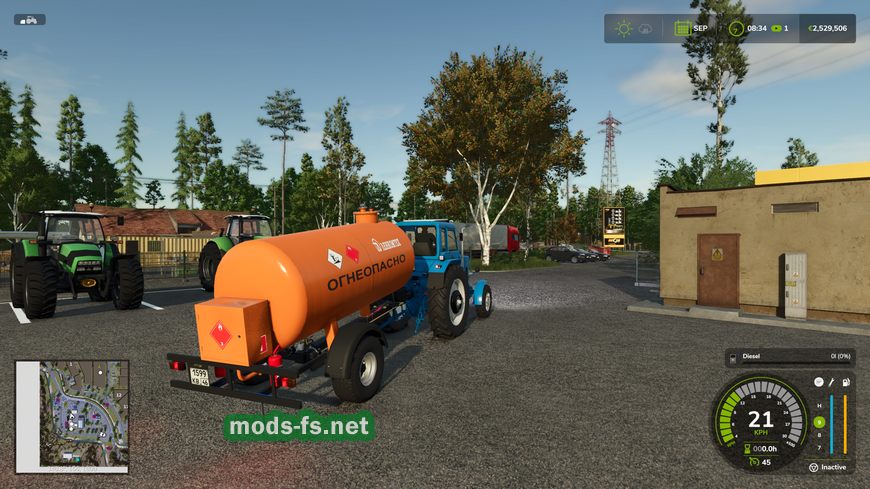The image size is (870, 489).
Task: Click the game clock icon
Action: click(x=737, y=28)
